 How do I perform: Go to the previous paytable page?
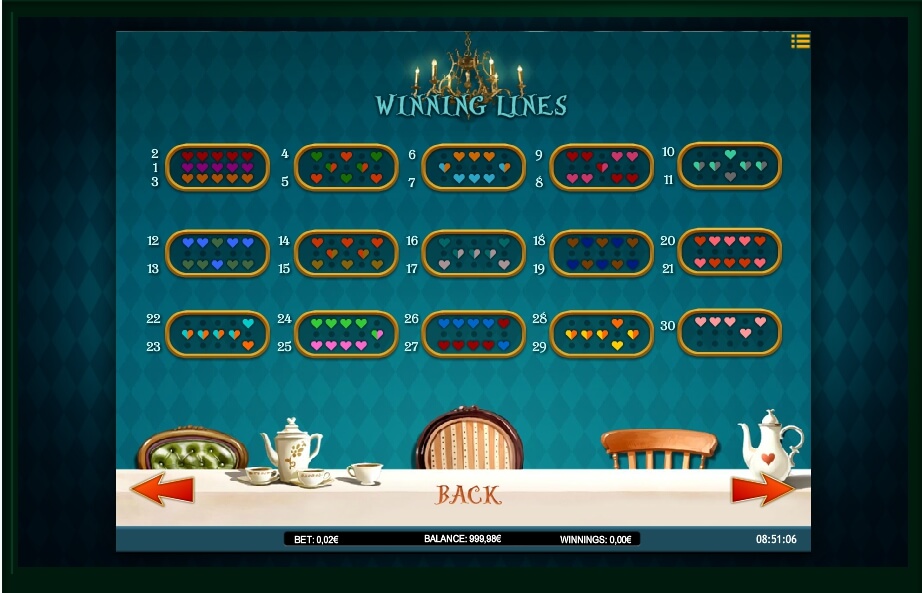162,490
